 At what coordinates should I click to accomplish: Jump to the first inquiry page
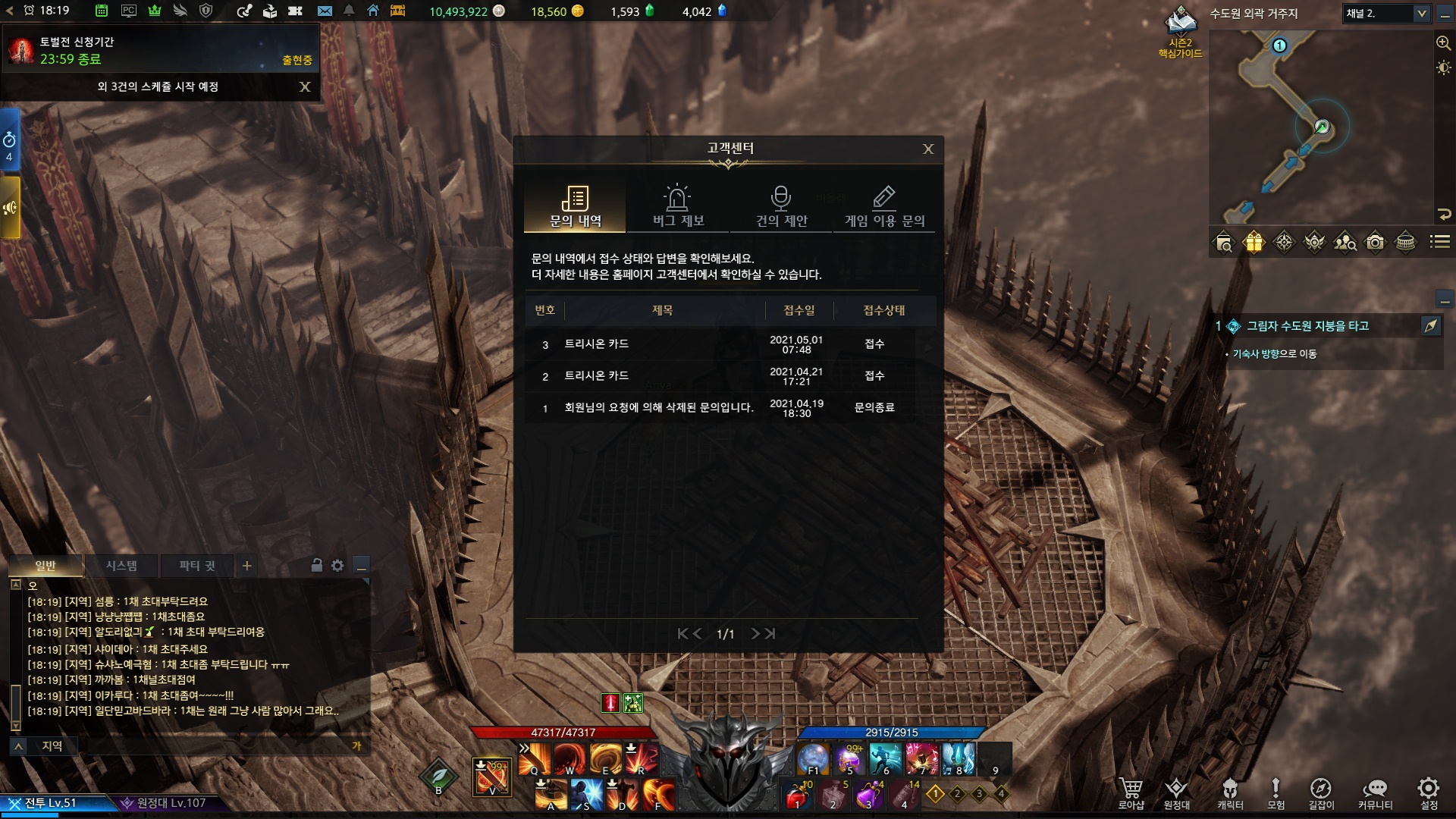tap(682, 634)
